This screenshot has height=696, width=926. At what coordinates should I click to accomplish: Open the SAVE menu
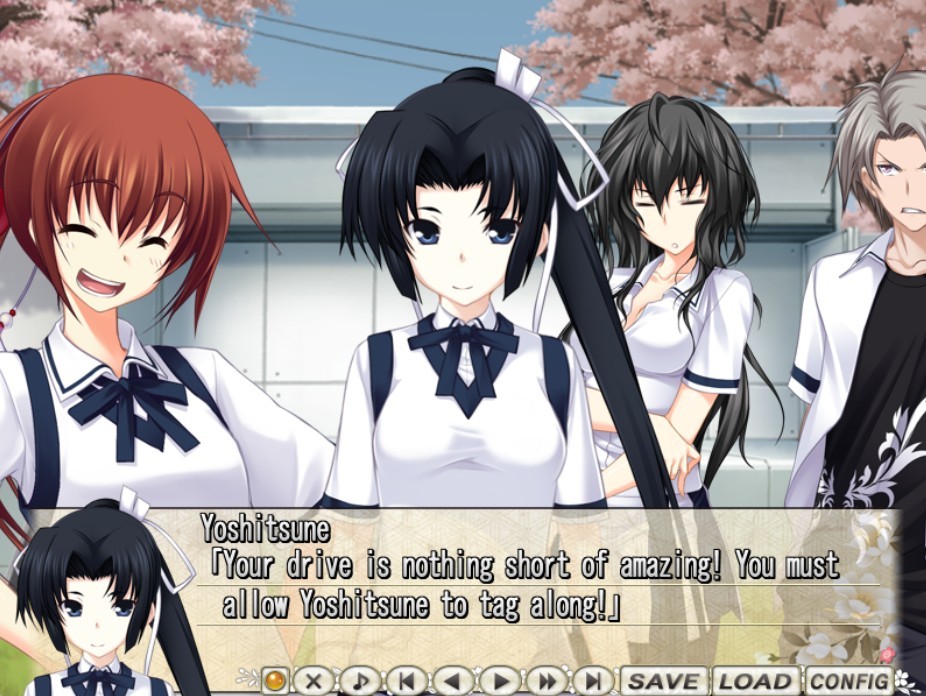[664, 681]
